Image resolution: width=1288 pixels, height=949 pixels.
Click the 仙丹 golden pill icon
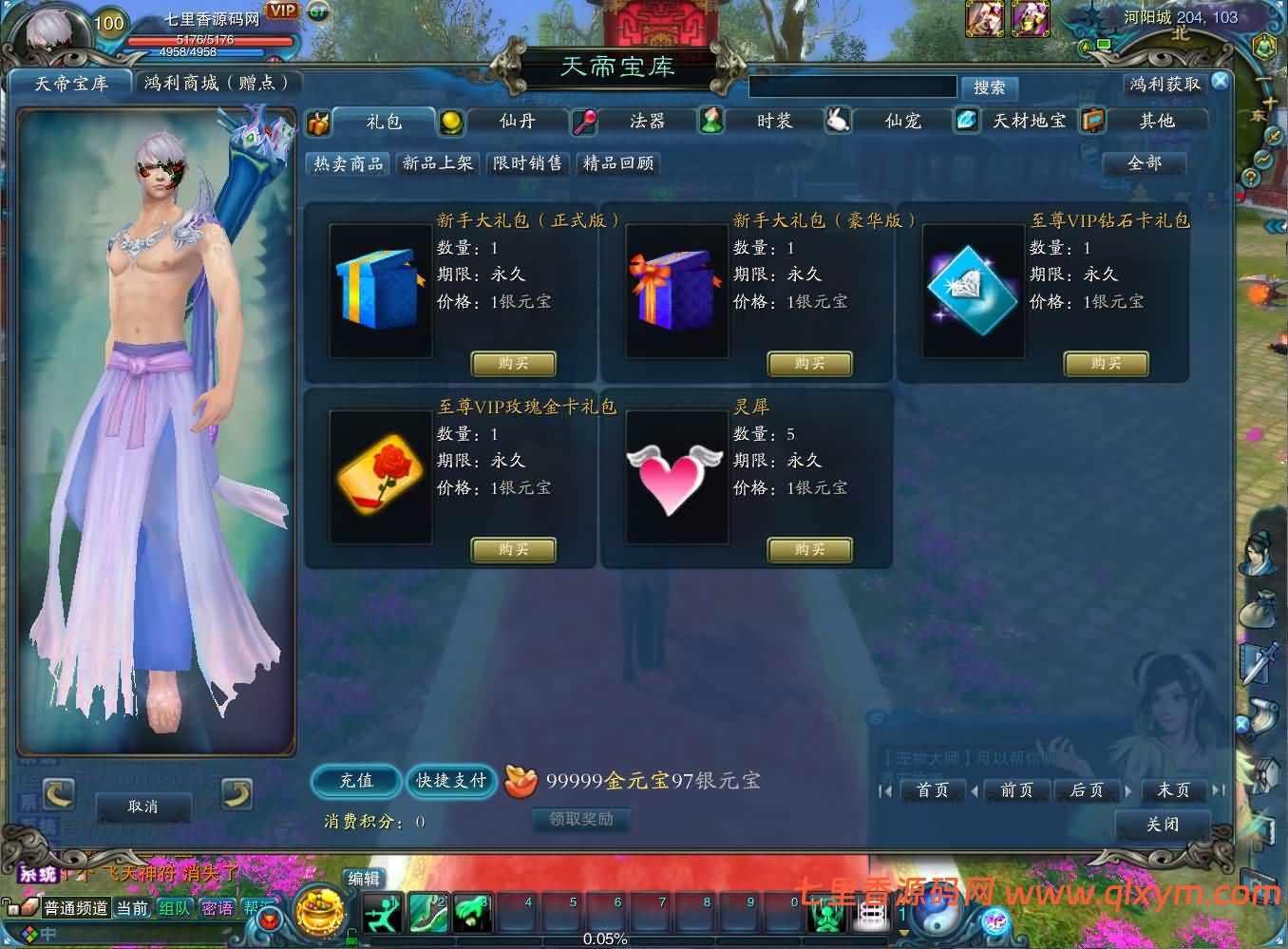[451, 121]
